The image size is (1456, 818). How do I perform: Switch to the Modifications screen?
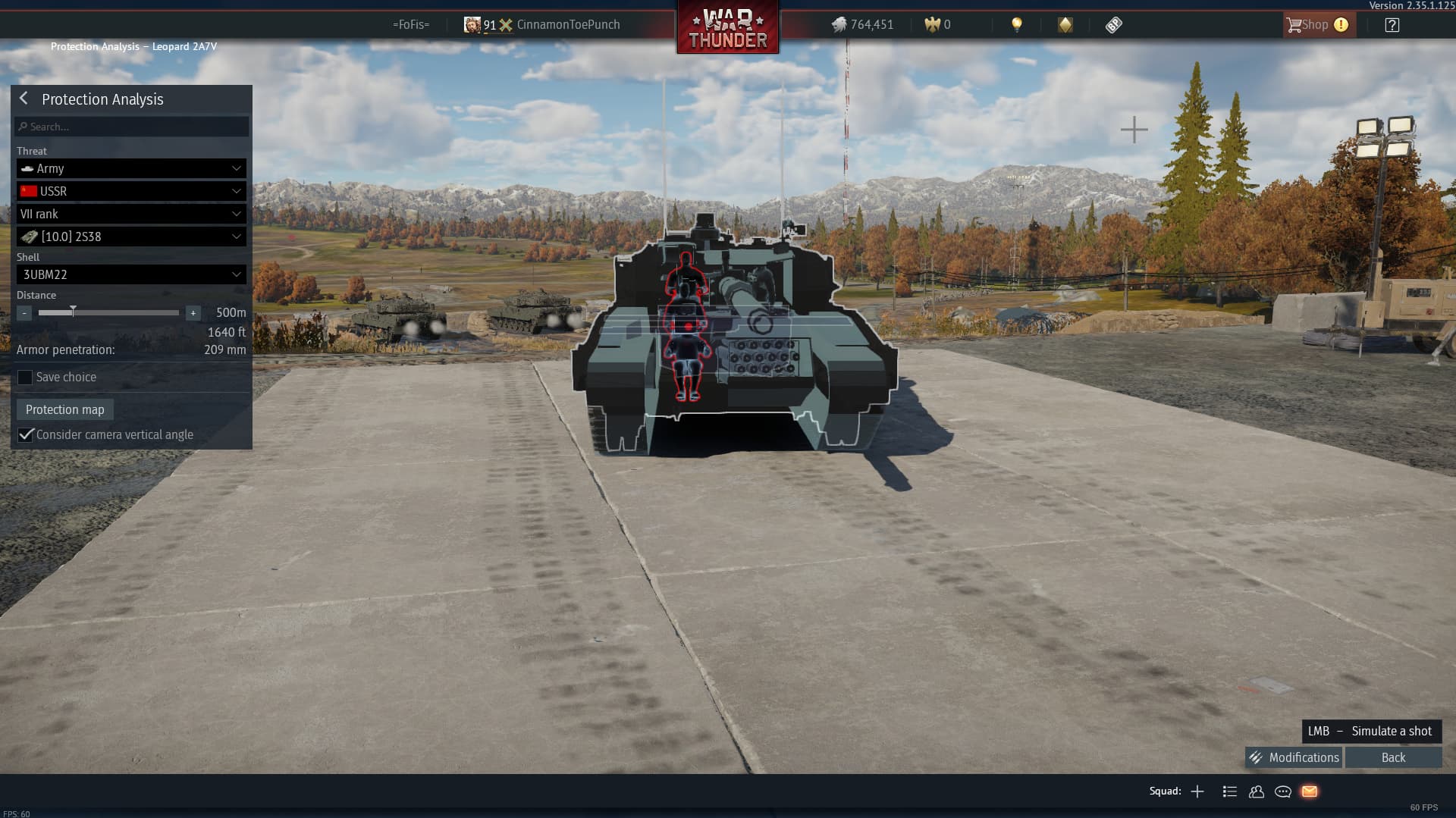pyautogui.click(x=1303, y=757)
